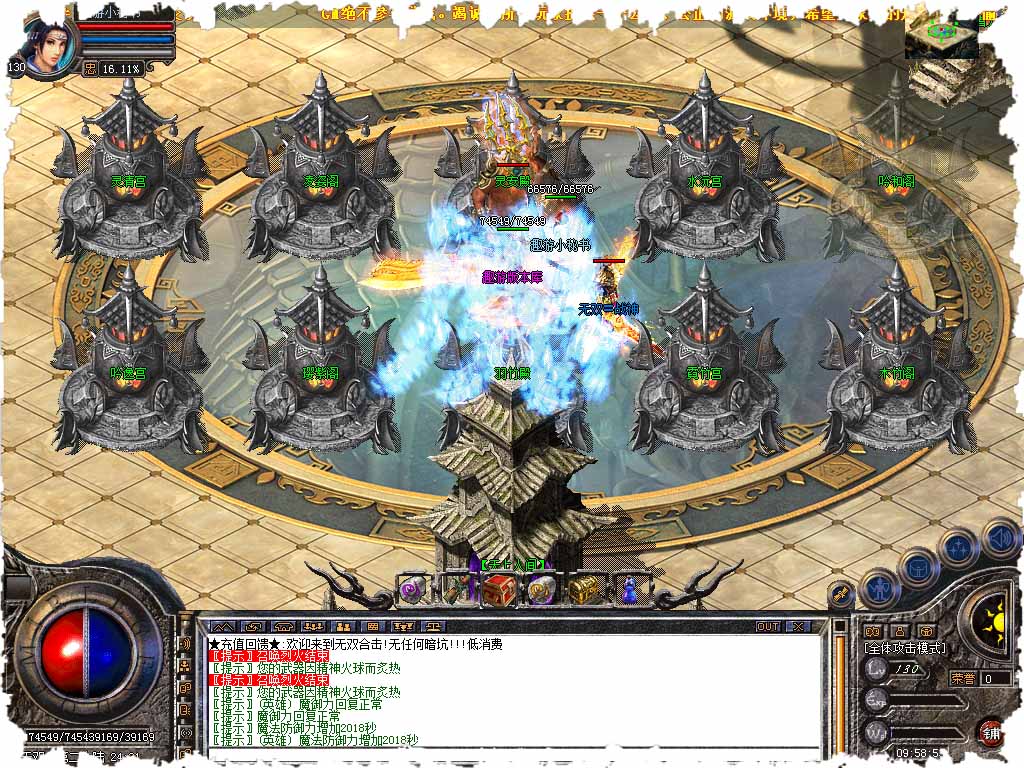The height and width of the screenshot is (768, 1024).
Task: Use the purple scroll in the quick belt
Action: (413, 590)
